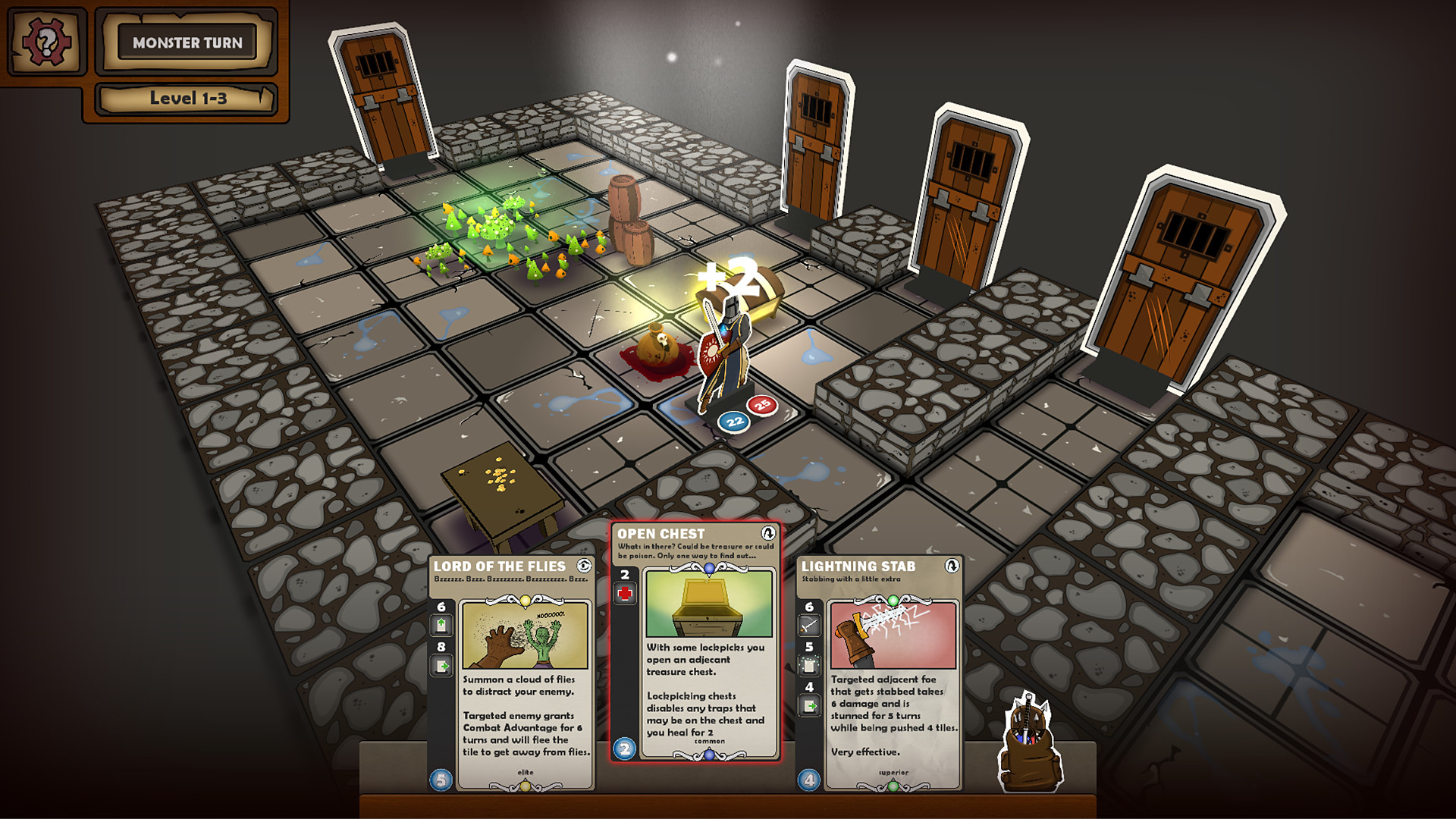
Task: Click the rotate icon on Lightning Stab card
Action: pos(952,566)
